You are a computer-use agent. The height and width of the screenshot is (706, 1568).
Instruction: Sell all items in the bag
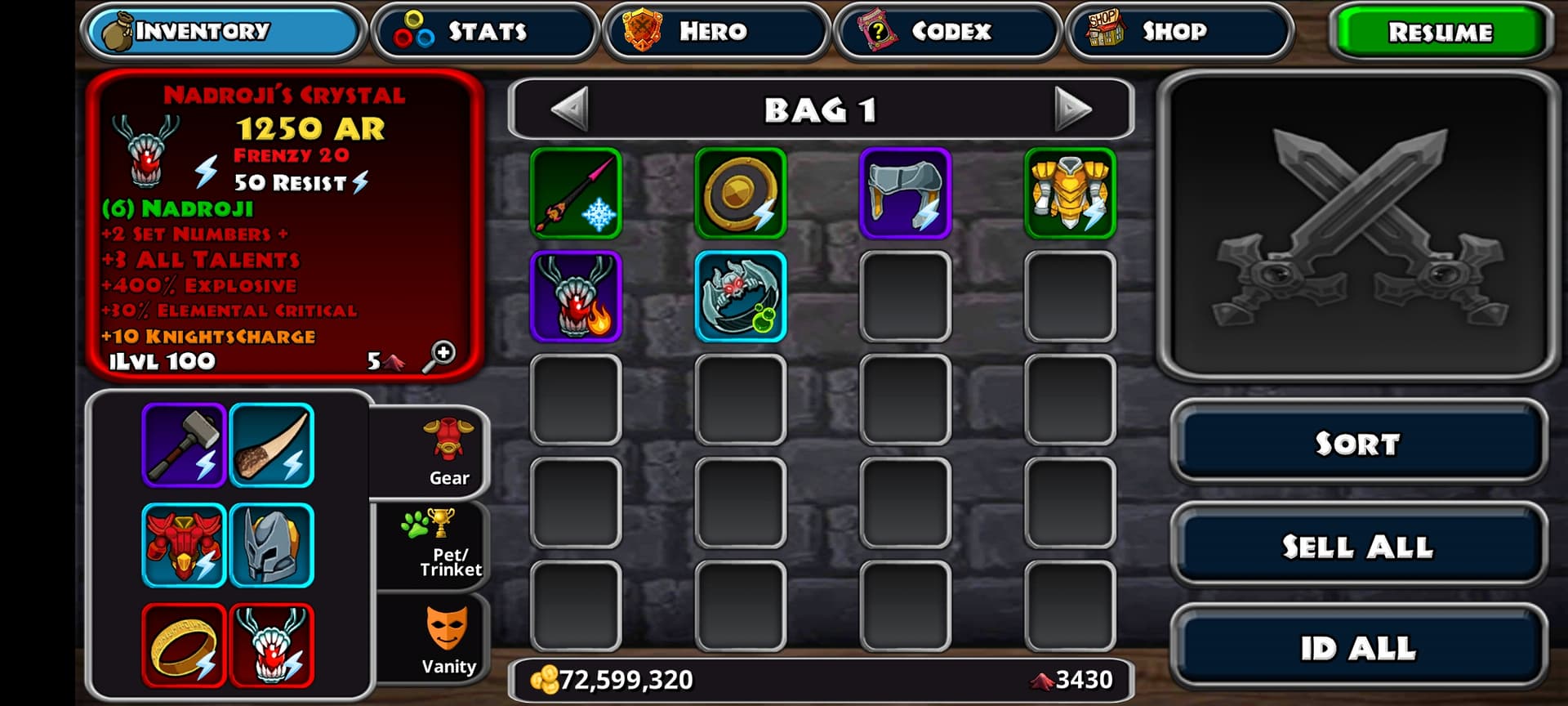[1358, 546]
